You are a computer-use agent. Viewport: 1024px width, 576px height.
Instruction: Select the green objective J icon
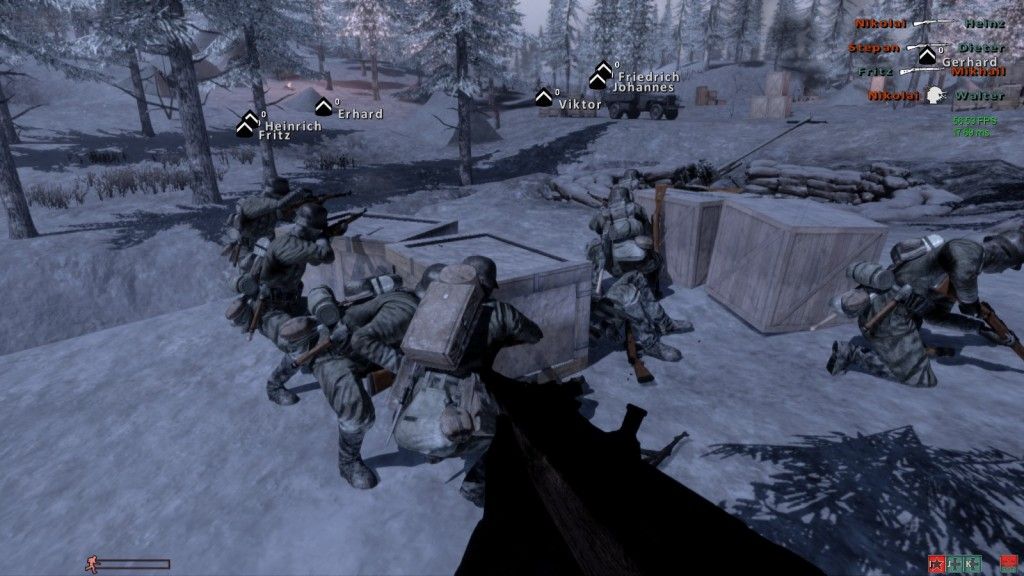point(954,564)
